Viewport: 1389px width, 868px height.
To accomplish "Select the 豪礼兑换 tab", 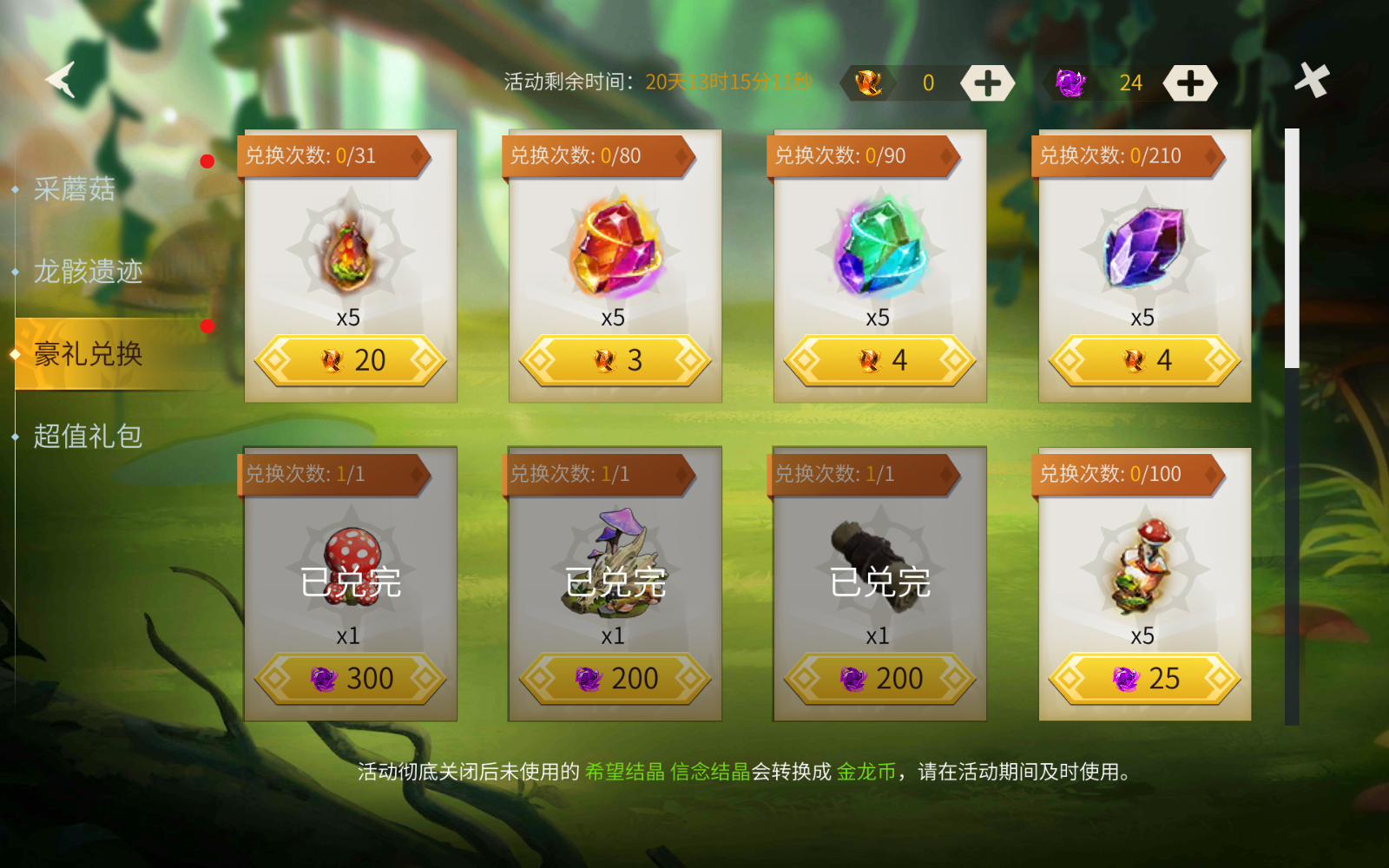I will (x=88, y=354).
